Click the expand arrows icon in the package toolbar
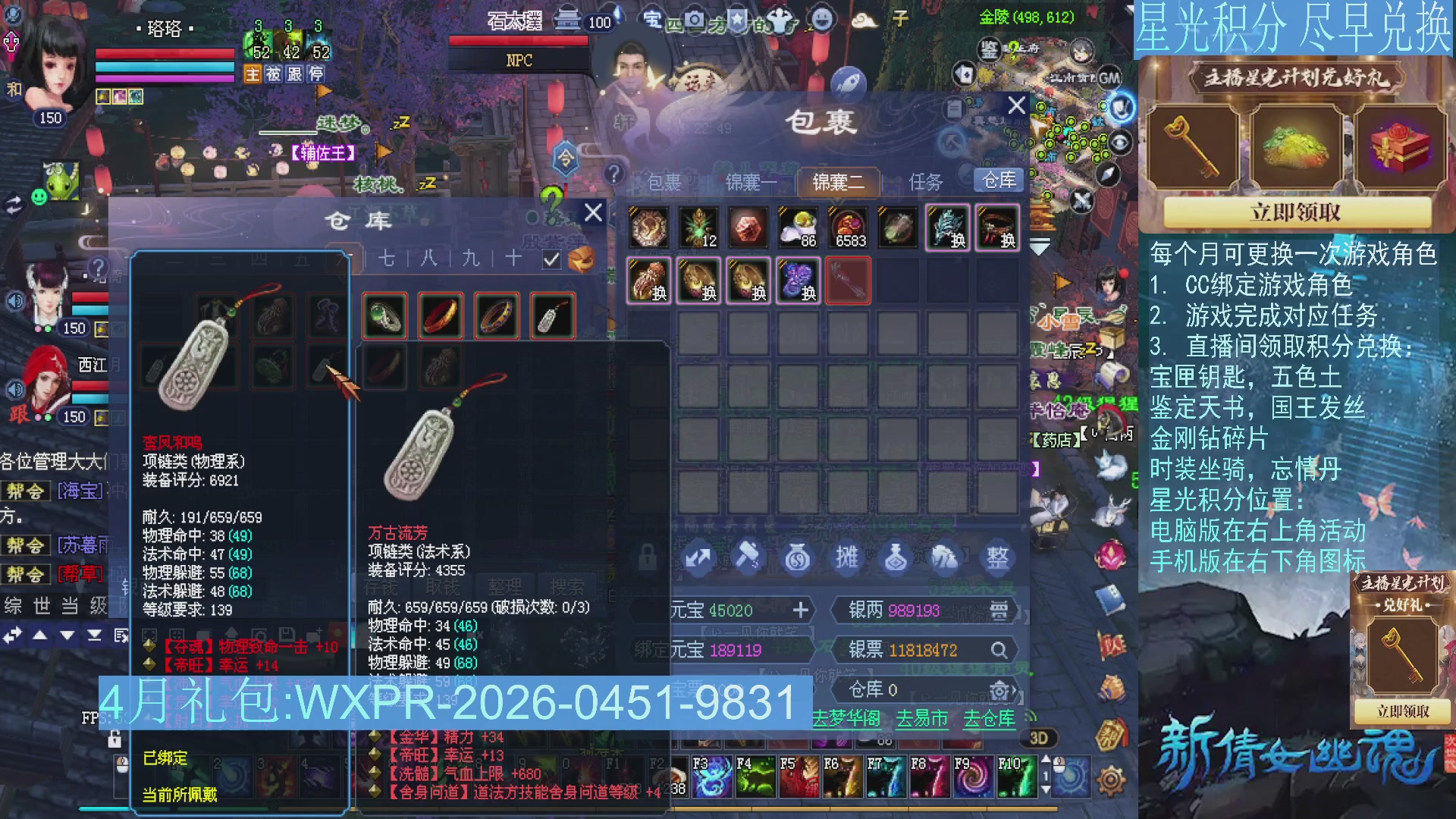Image resolution: width=1456 pixels, height=819 pixels. coord(698,557)
